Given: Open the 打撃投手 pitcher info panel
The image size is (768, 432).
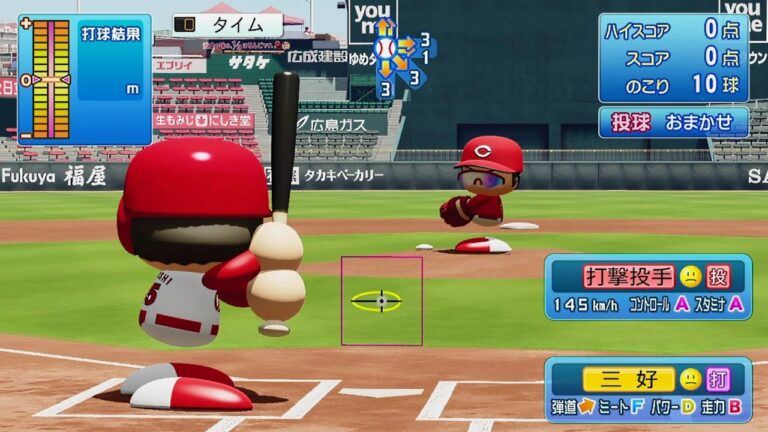Looking at the screenshot, I should [647, 287].
